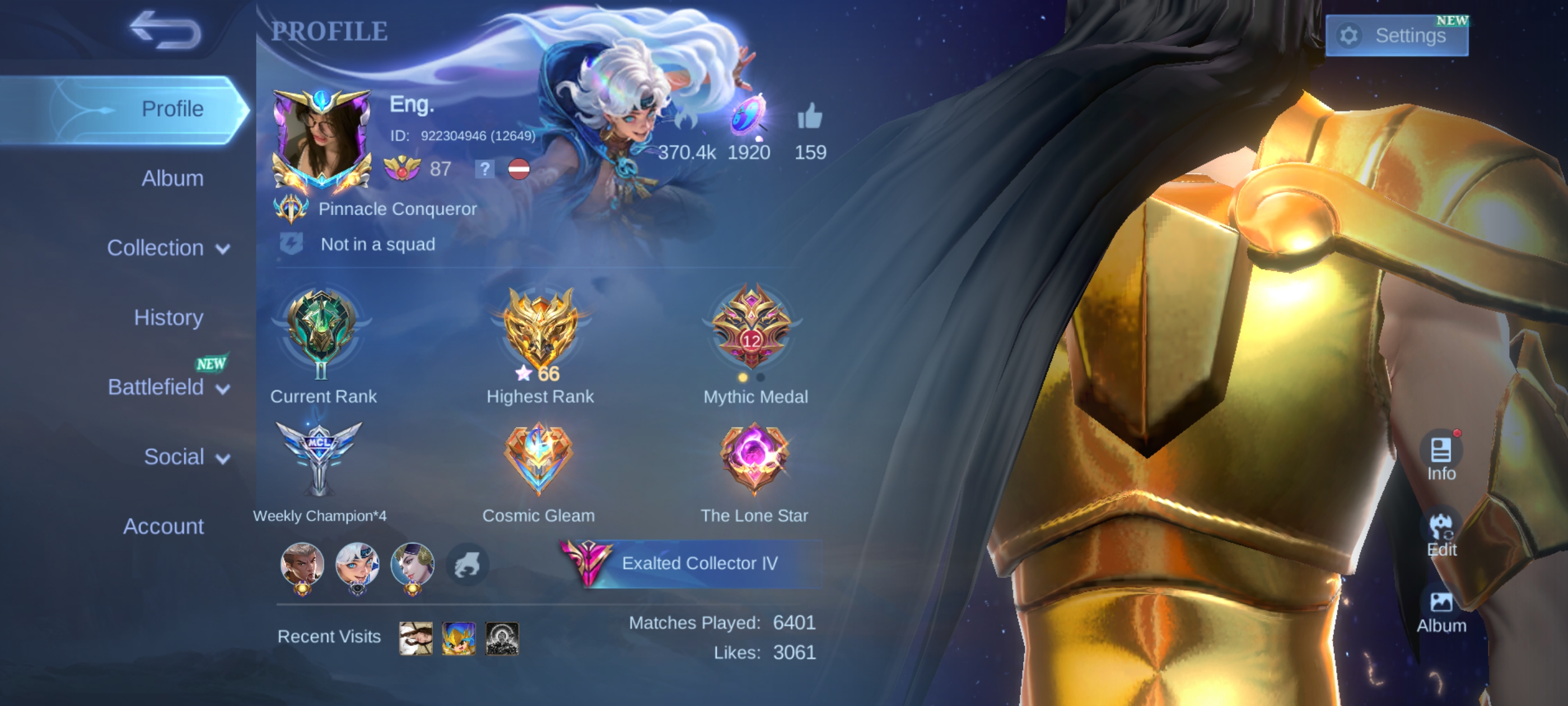Viewport: 1568px width, 706px height.
Task: Open the Exalted Collector IV banner
Action: 691,564
